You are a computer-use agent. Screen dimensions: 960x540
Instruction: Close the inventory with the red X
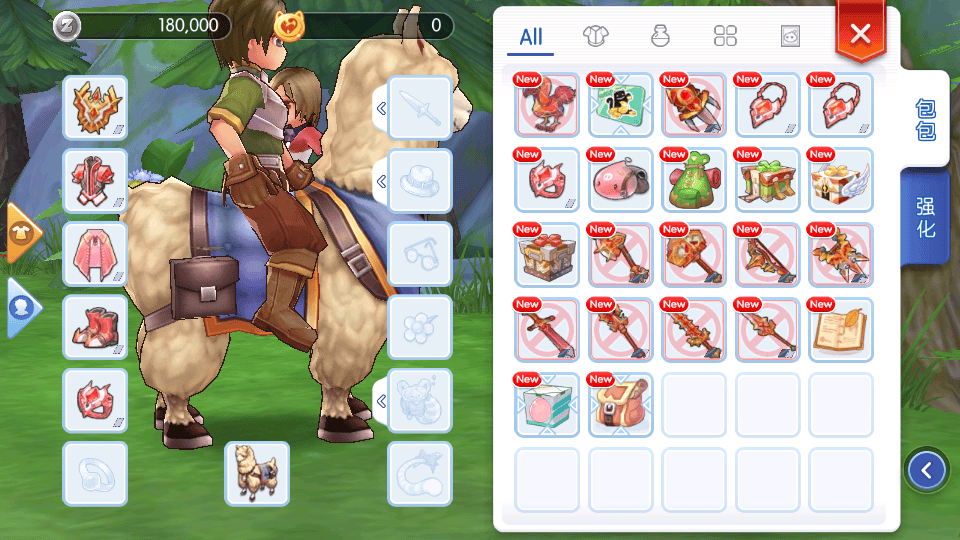(860, 34)
